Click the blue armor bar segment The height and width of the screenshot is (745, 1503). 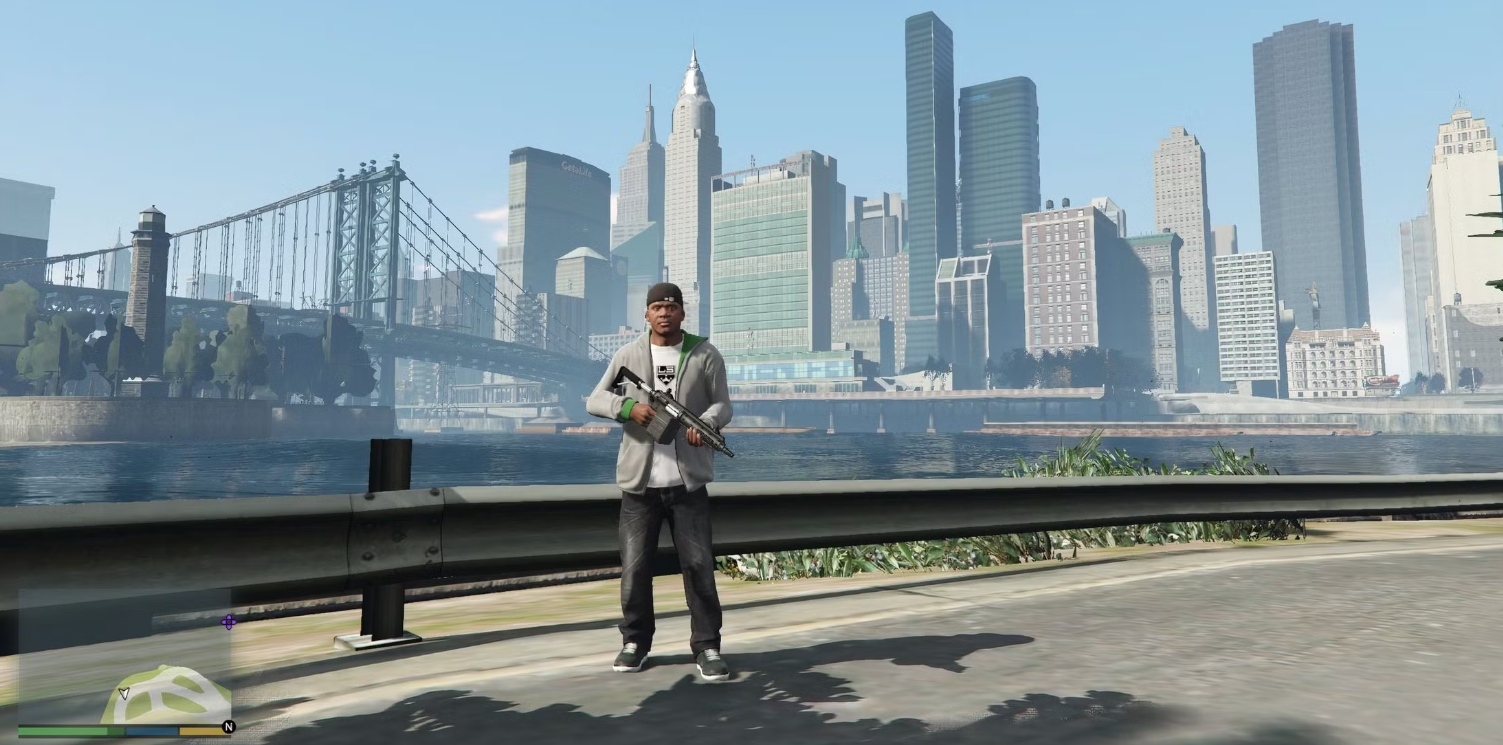(150, 730)
